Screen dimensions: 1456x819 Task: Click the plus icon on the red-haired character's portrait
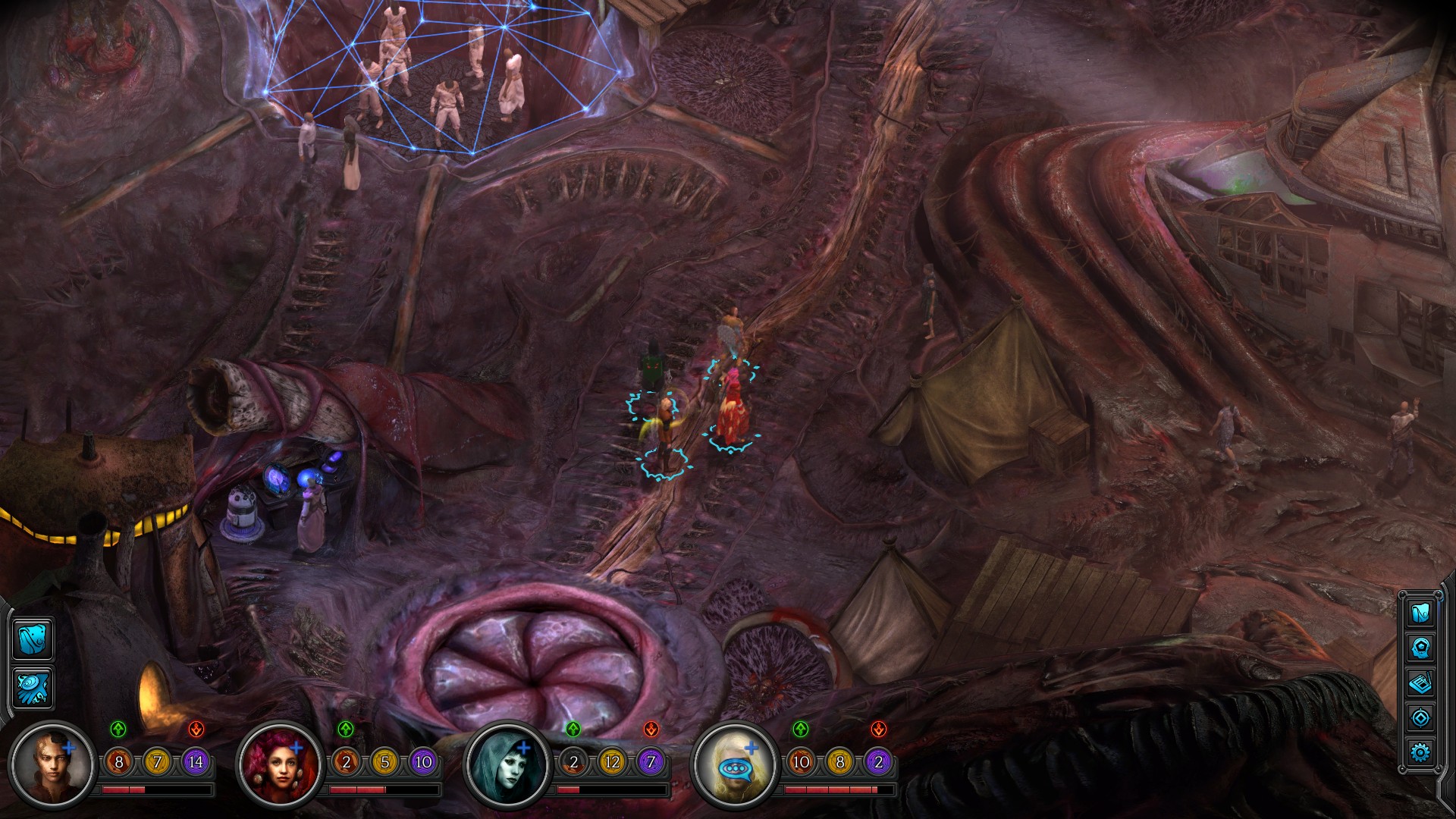click(x=297, y=748)
